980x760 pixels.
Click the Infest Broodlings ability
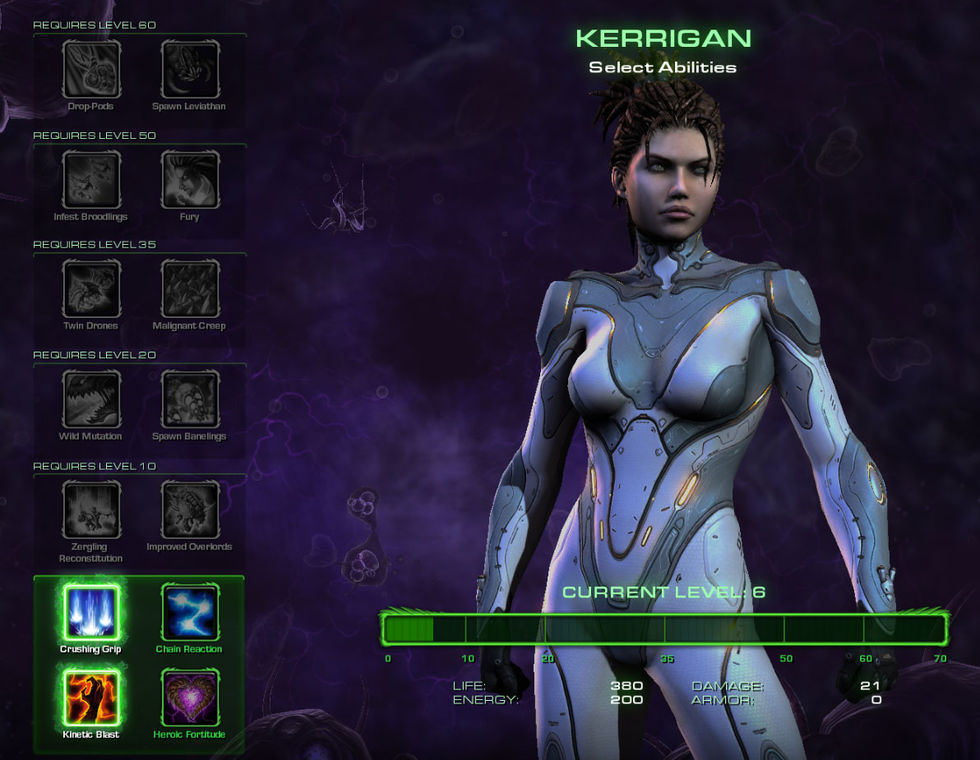point(91,180)
